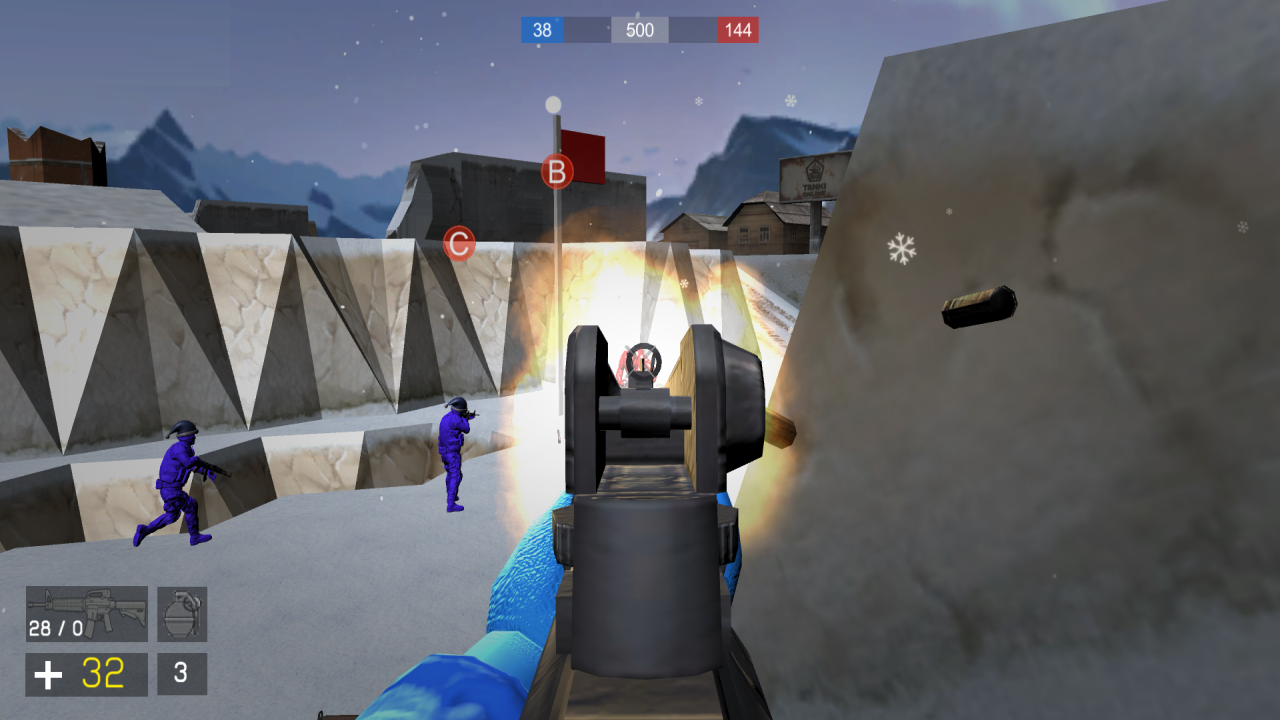
Task: Select the grenade icon
Action: pyautogui.click(x=181, y=612)
